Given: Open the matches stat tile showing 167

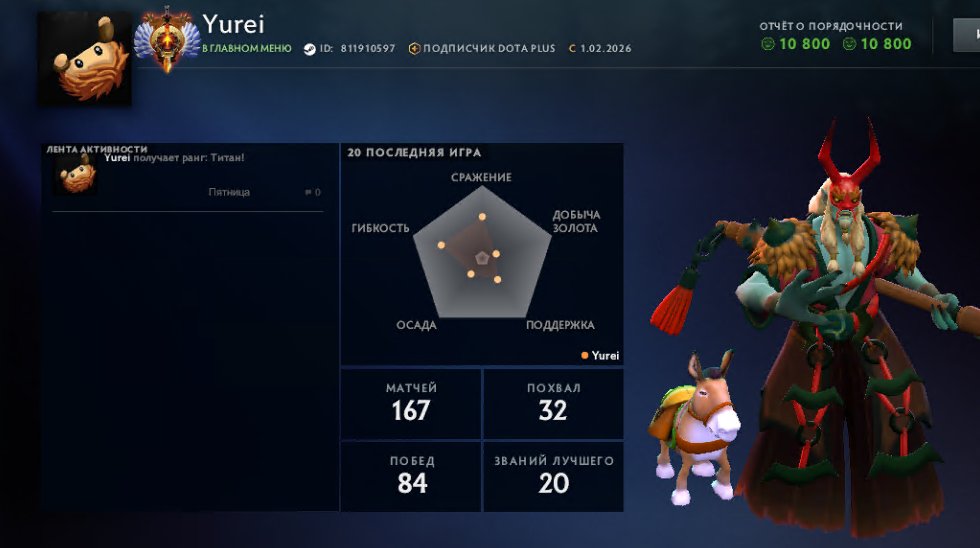Looking at the screenshot, I should (411, 403).
